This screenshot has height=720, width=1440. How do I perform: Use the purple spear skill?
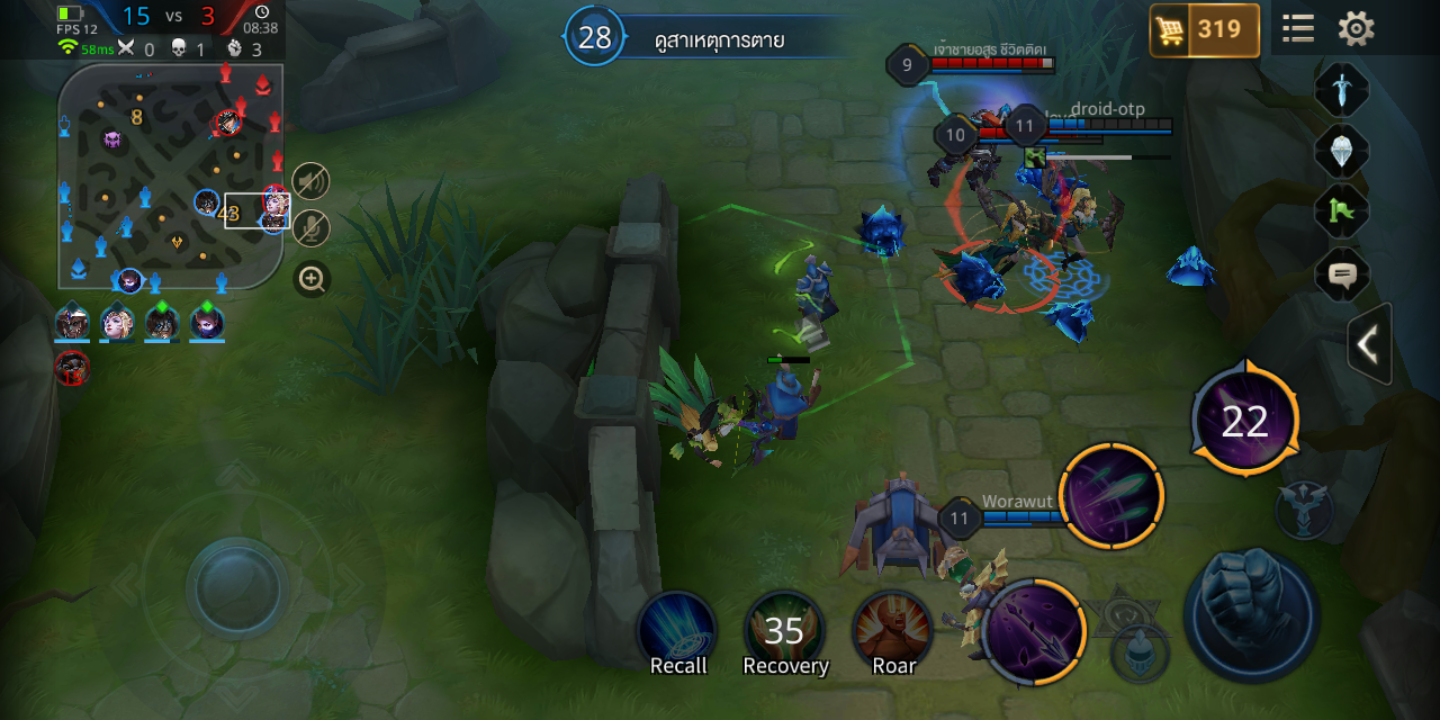click(x=1034, y=631)
